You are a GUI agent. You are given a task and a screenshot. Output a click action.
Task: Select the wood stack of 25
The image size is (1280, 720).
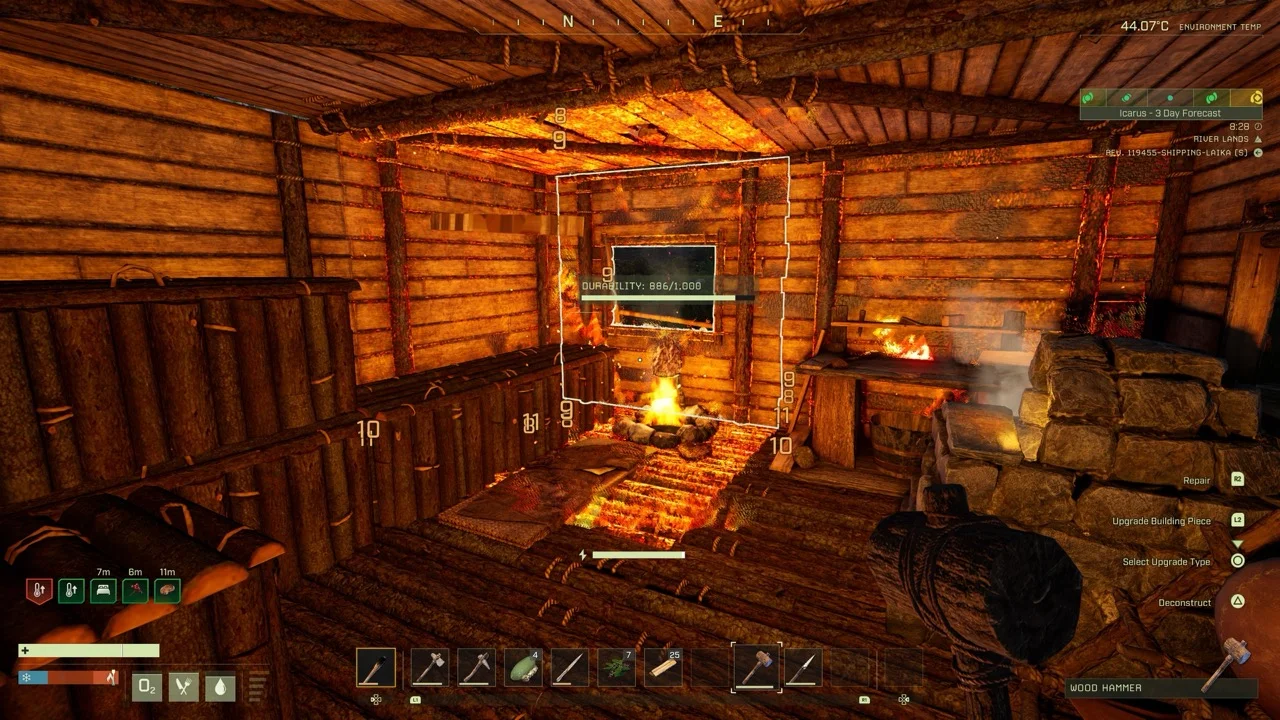click(662, 667)
